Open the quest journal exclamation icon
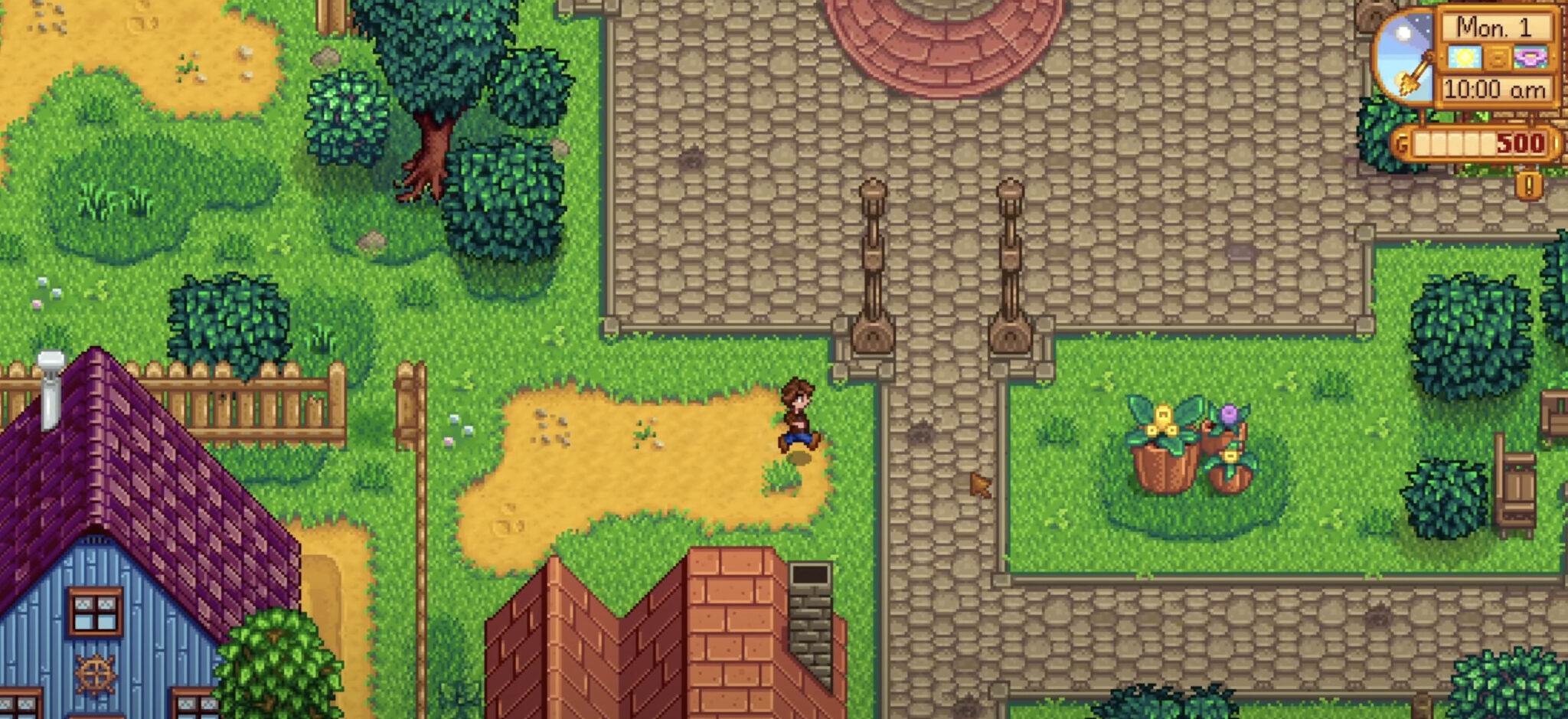Image resolution: width=1568 pixels, height=719 pixels. pyautogui.click(x=1529, y=185)
